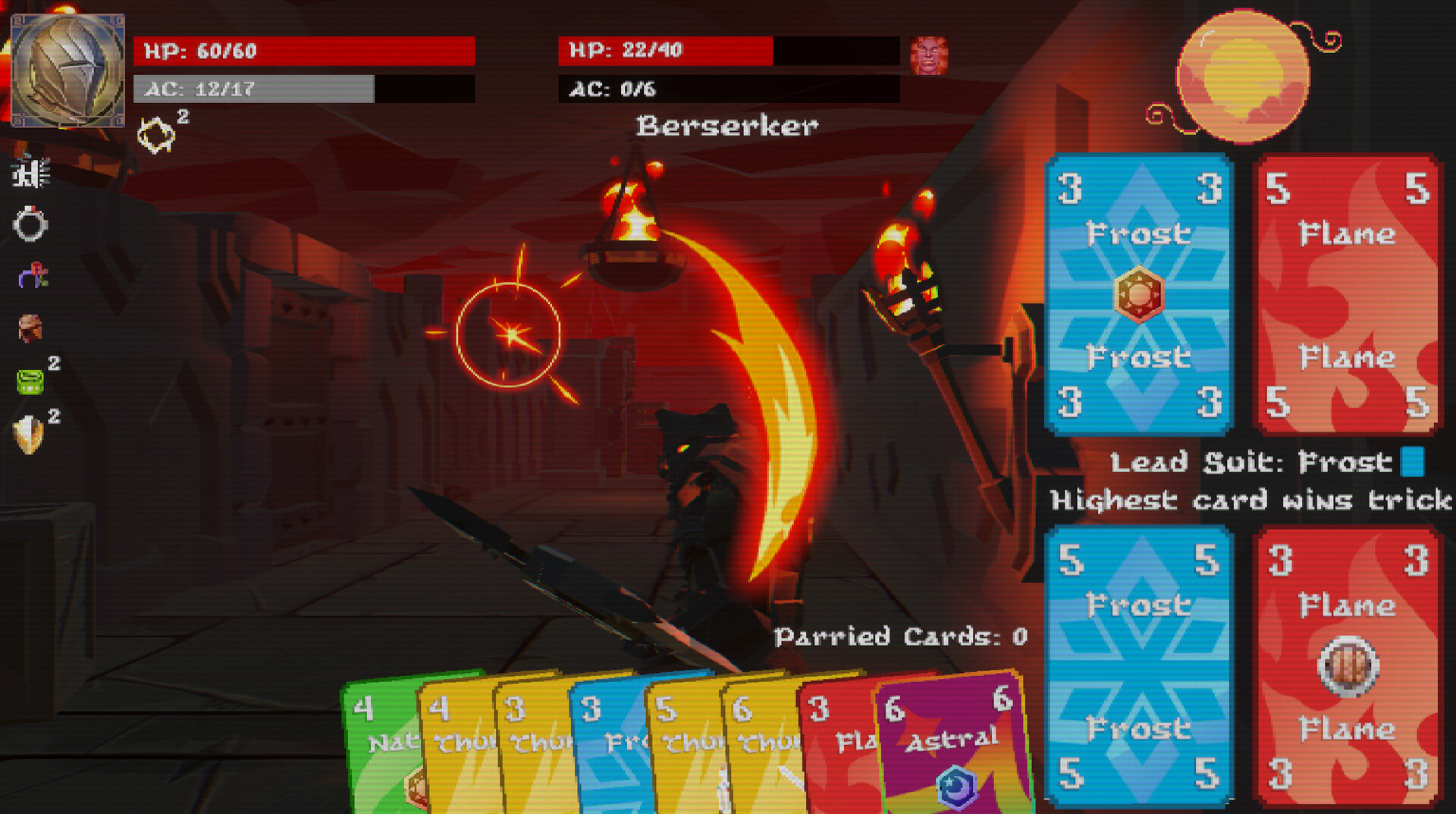Viewport: 1456px width, 814px height.
Task: Click the ring trinket icon in the sidebar
Action: point(30,224)
